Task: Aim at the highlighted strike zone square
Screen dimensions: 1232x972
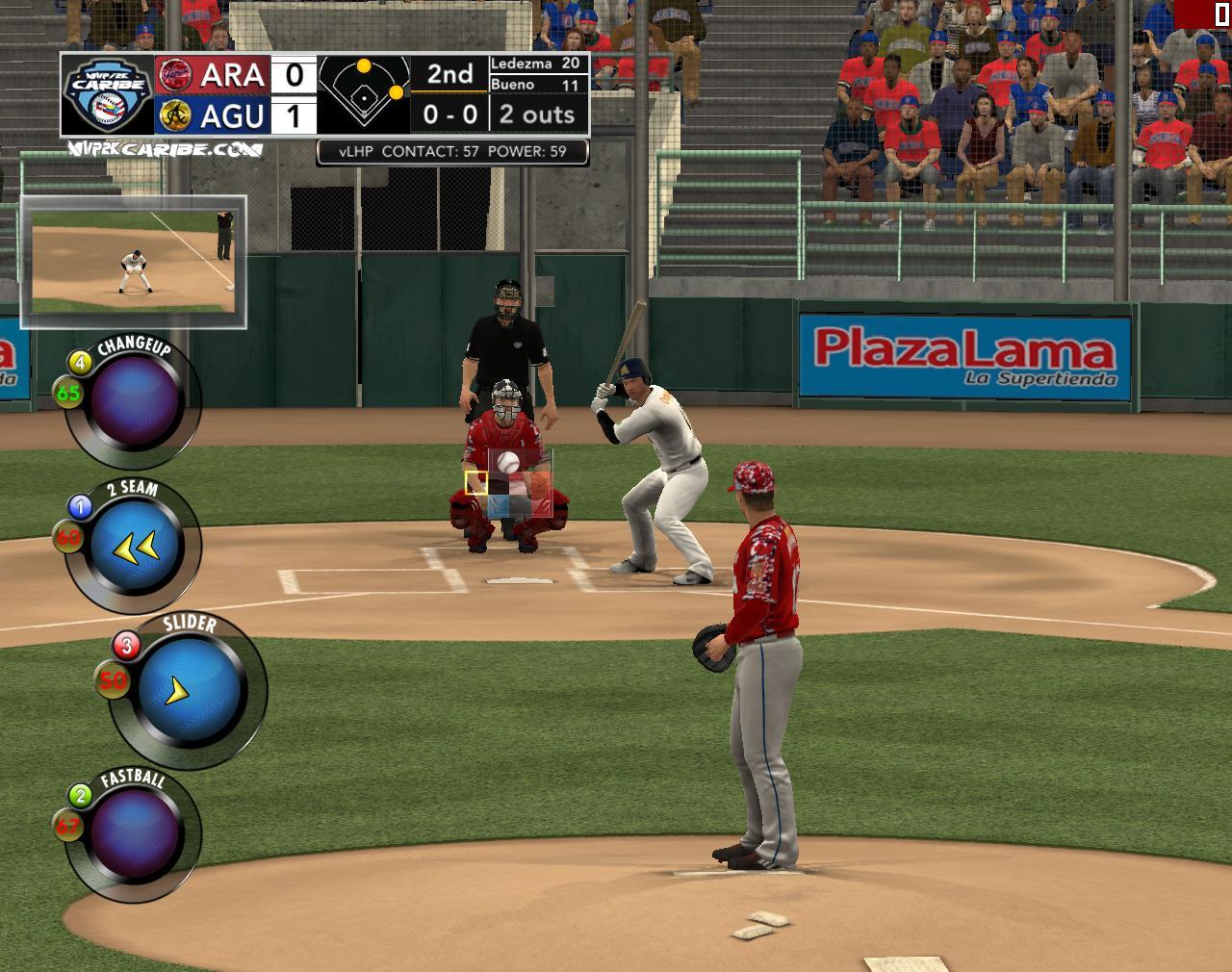Action: point(476,482)
